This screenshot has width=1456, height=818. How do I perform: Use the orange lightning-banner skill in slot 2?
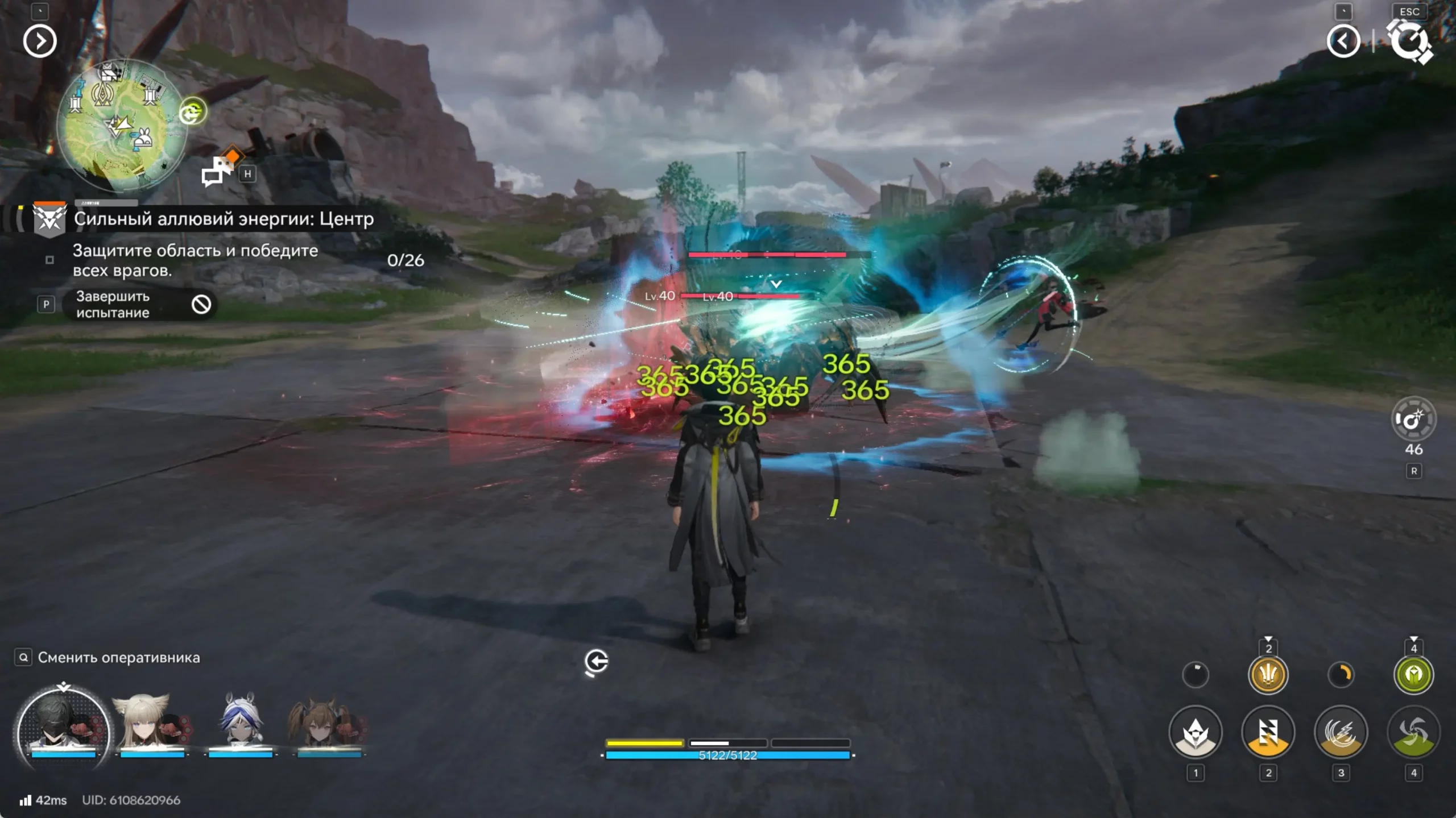click(1268, 732)
